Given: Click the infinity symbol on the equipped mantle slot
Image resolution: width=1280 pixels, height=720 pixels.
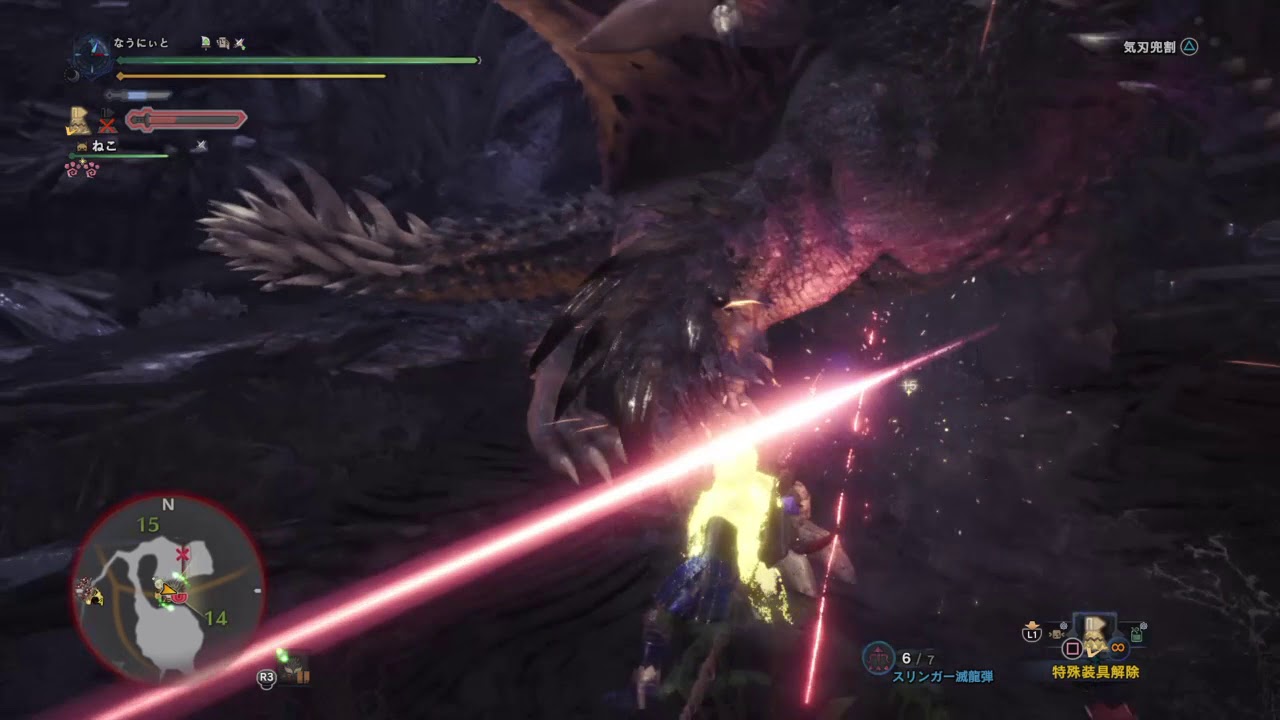Looking at the screenshot, I should coord(1118,648).
